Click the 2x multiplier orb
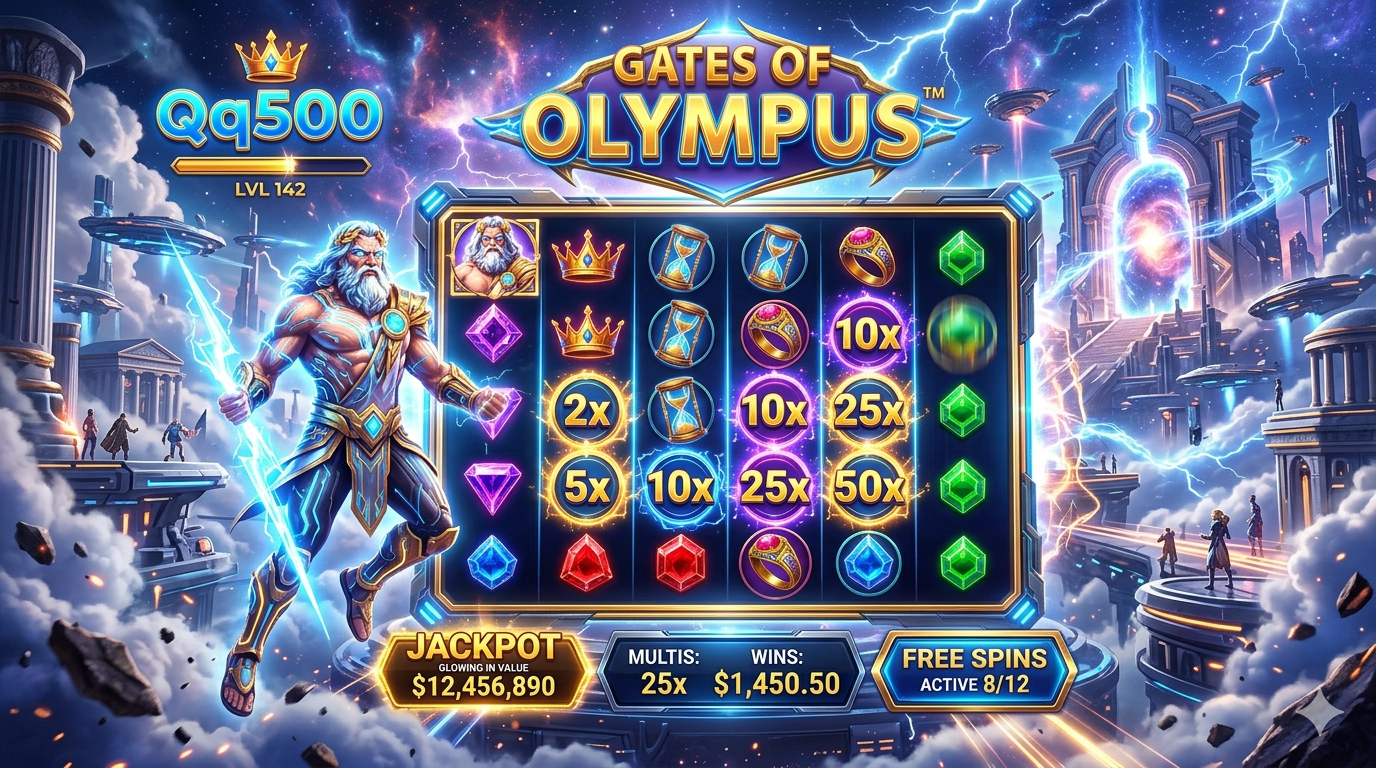Image resolution: width=1376 pixels, height=768 pixels. coord(587,410)
